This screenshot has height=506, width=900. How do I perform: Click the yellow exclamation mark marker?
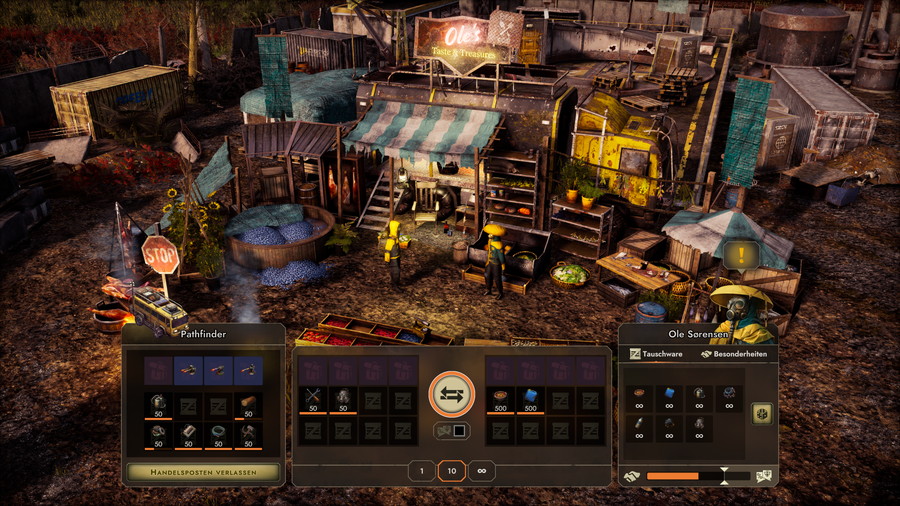741,255
